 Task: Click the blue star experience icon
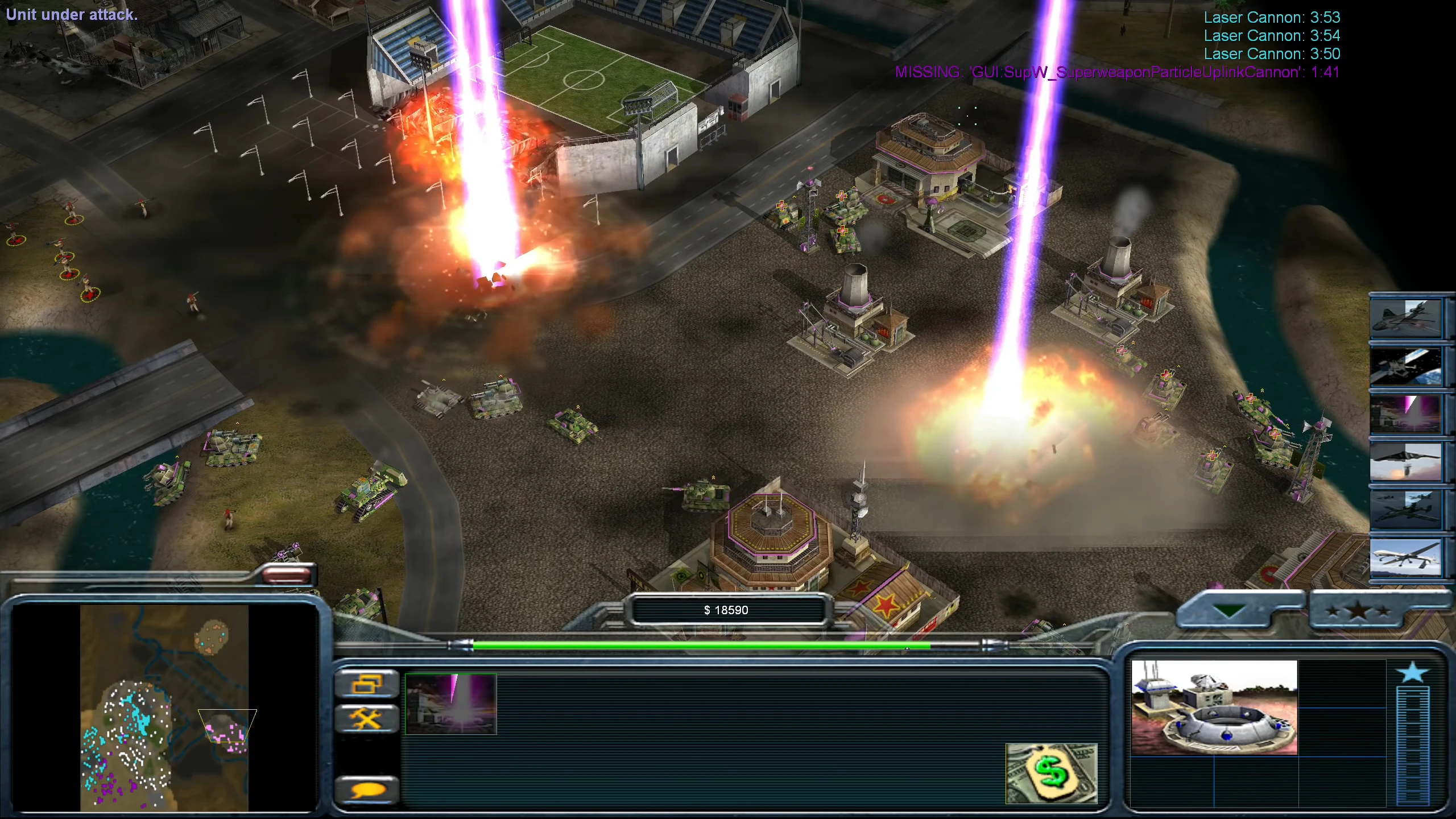(x=1412, y=673)
